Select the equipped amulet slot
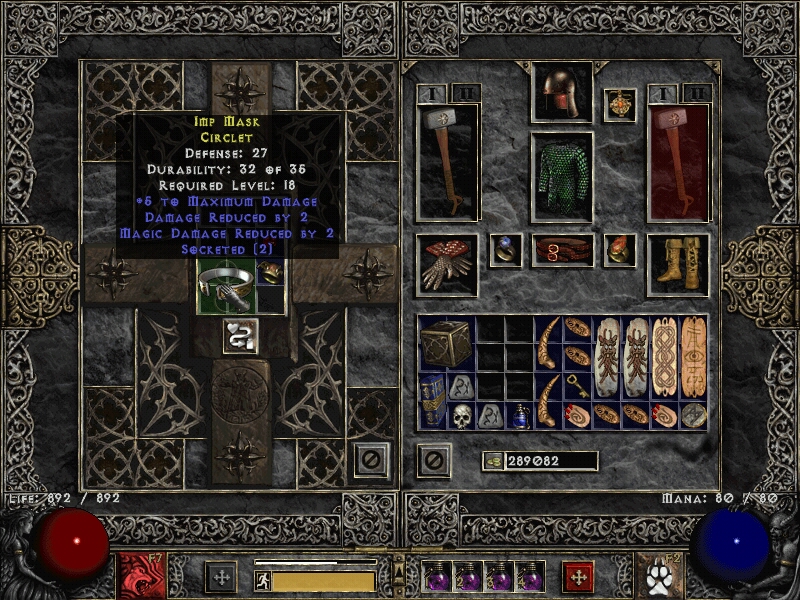This screenshot has width=800, height=600. click(619, 106)
